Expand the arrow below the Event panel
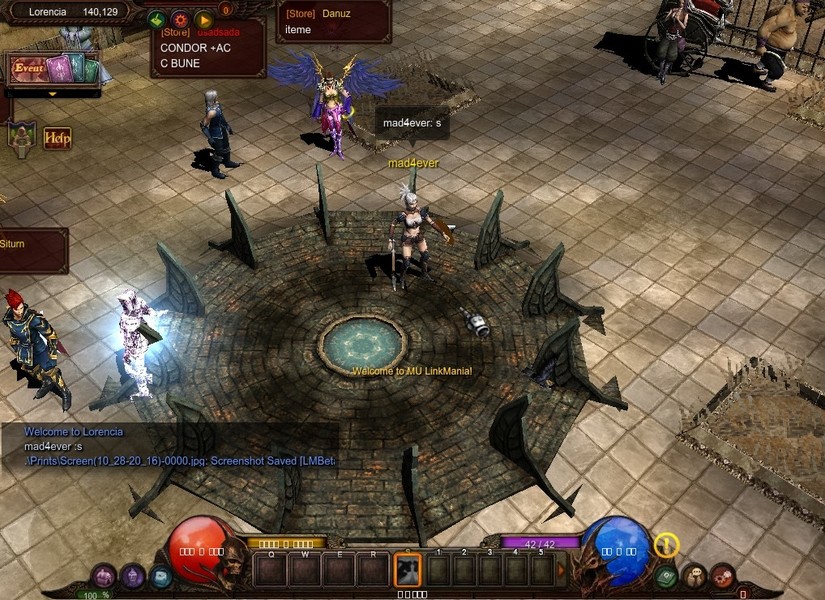This screenshot has width=825, height=600. [x=53, y=94]
